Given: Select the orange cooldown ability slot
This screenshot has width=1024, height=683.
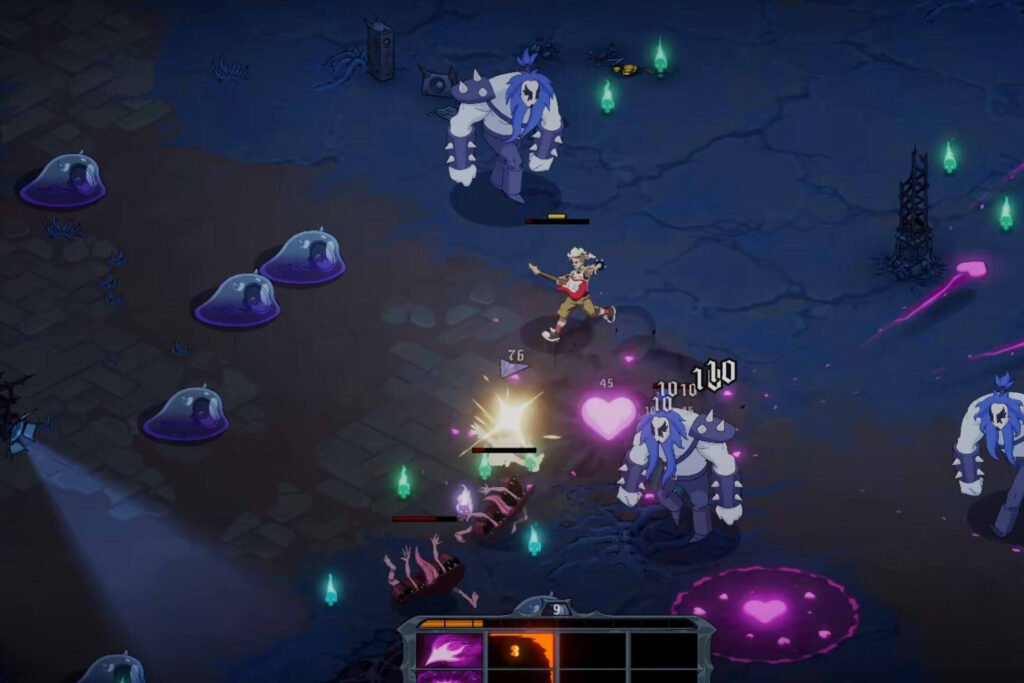Looking at the screenshot, I should click(x=520, y=652).
